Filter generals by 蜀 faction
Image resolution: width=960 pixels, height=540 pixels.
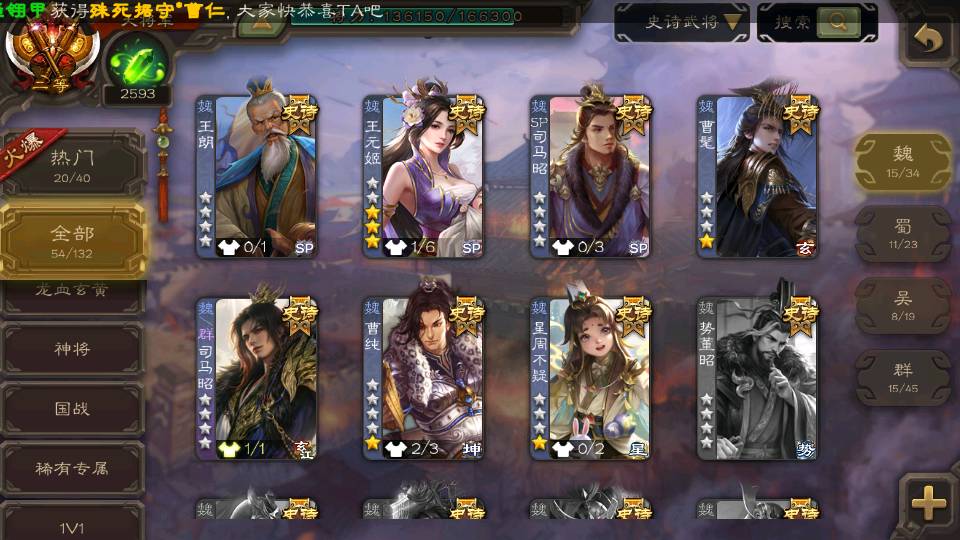point(903,233)
